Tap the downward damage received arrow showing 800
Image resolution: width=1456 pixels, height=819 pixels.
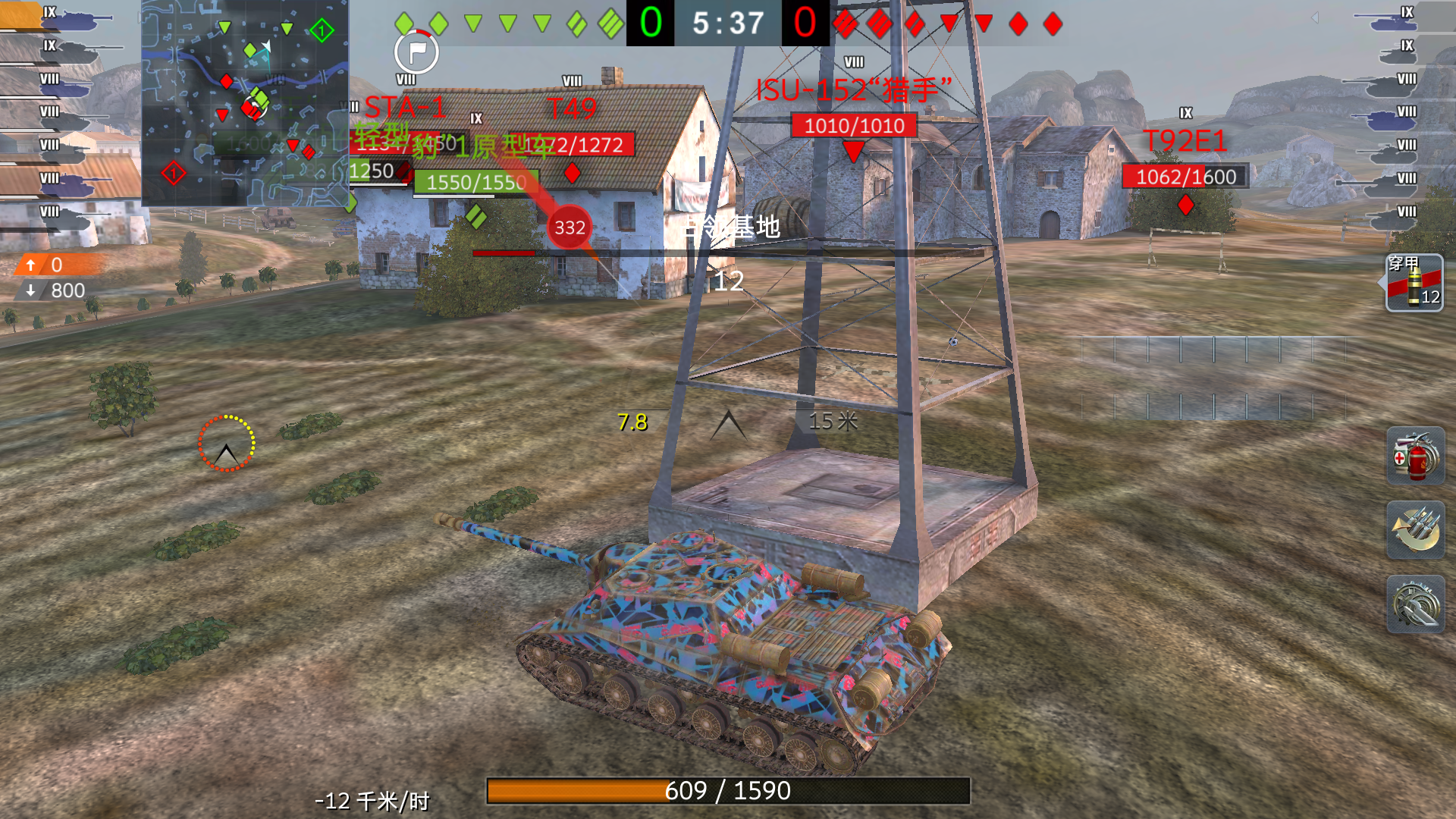pyautogui.click(x=30, y=290)
